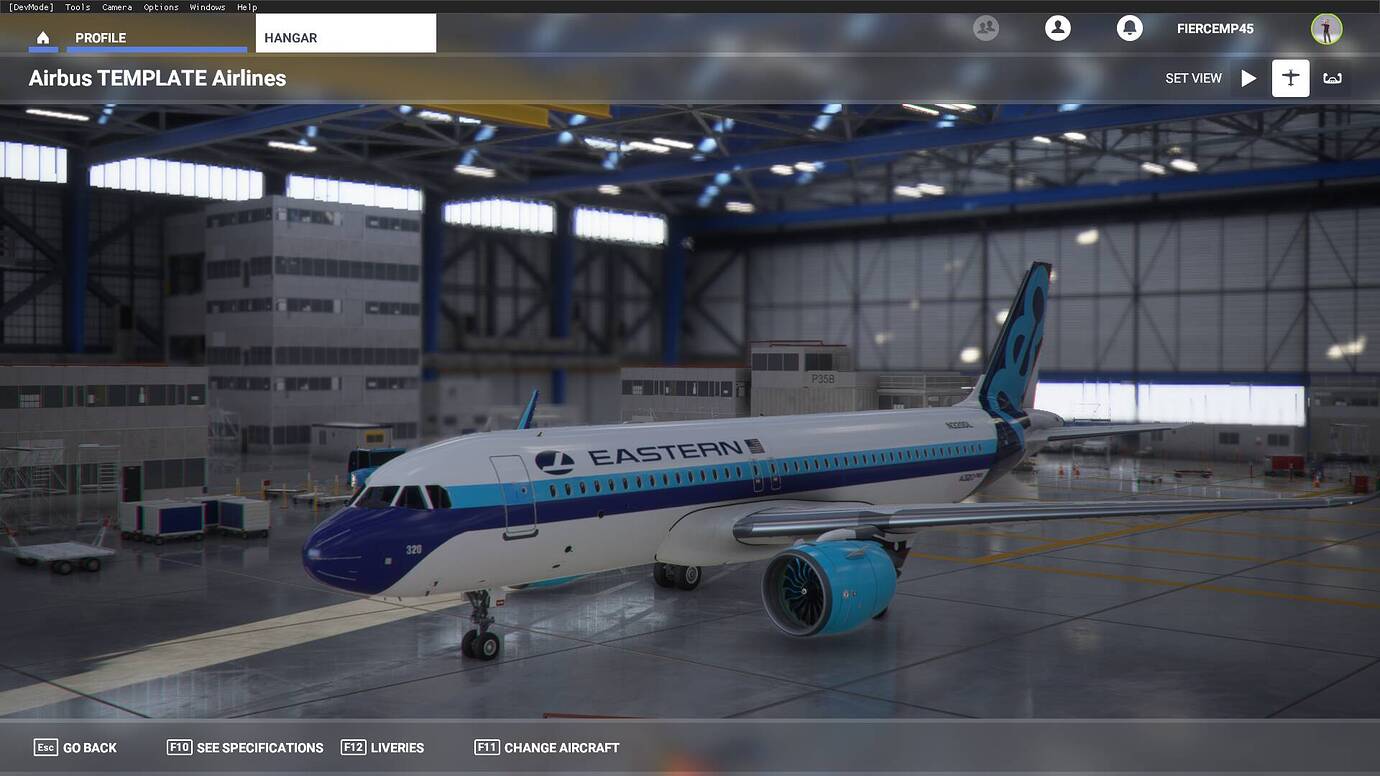1380x776 pixels.
Task: Open the Options menu
Action: (x=160, y=6)
